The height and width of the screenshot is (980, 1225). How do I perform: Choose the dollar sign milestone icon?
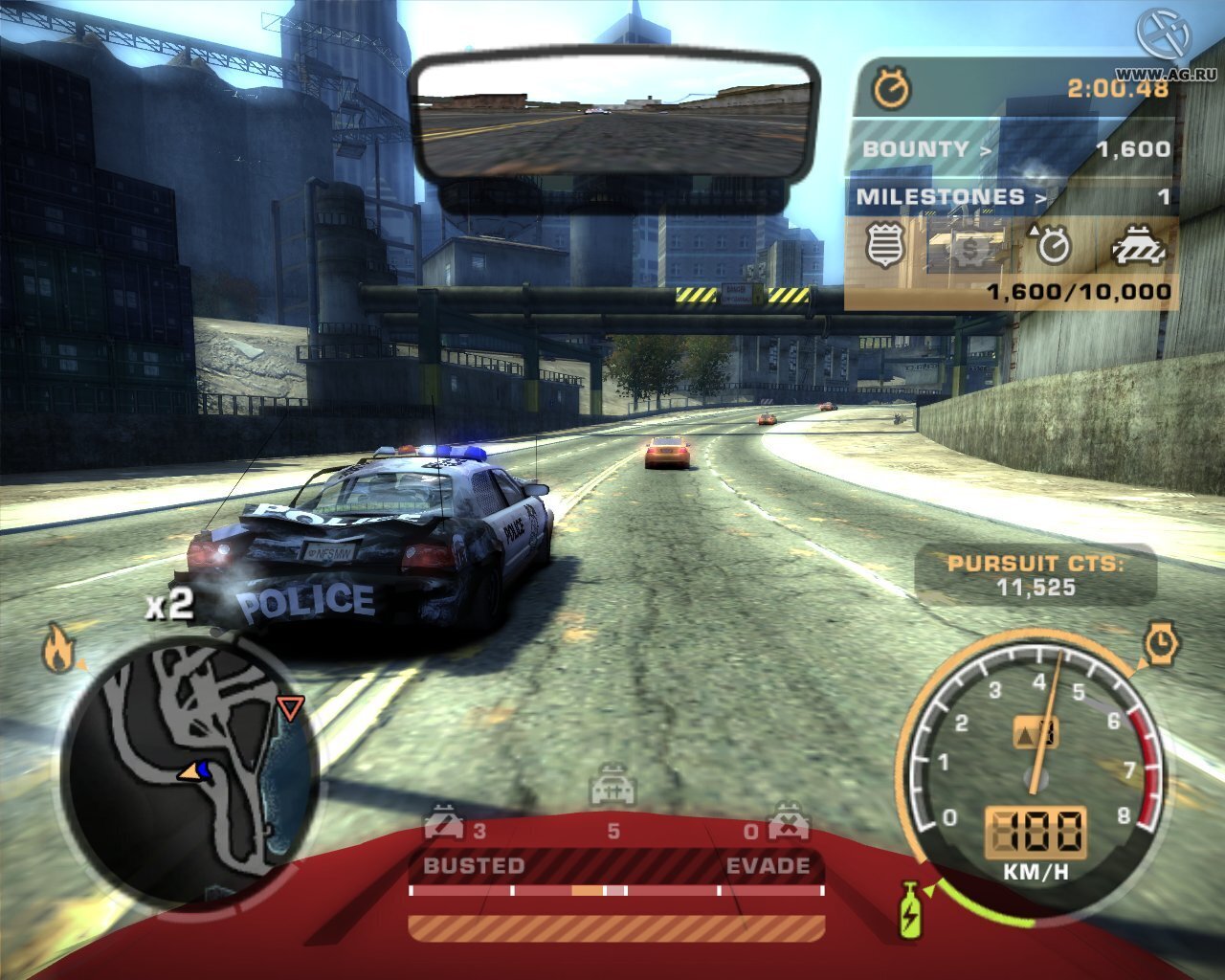tap(970, 249)
